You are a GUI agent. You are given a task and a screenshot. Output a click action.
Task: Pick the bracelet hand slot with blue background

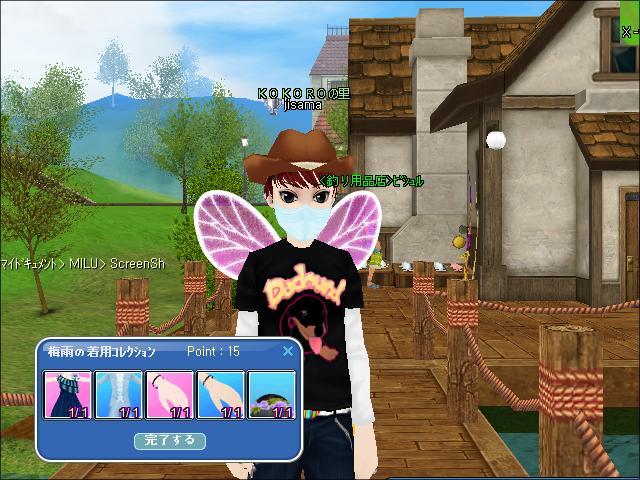(x=221, y=395)
